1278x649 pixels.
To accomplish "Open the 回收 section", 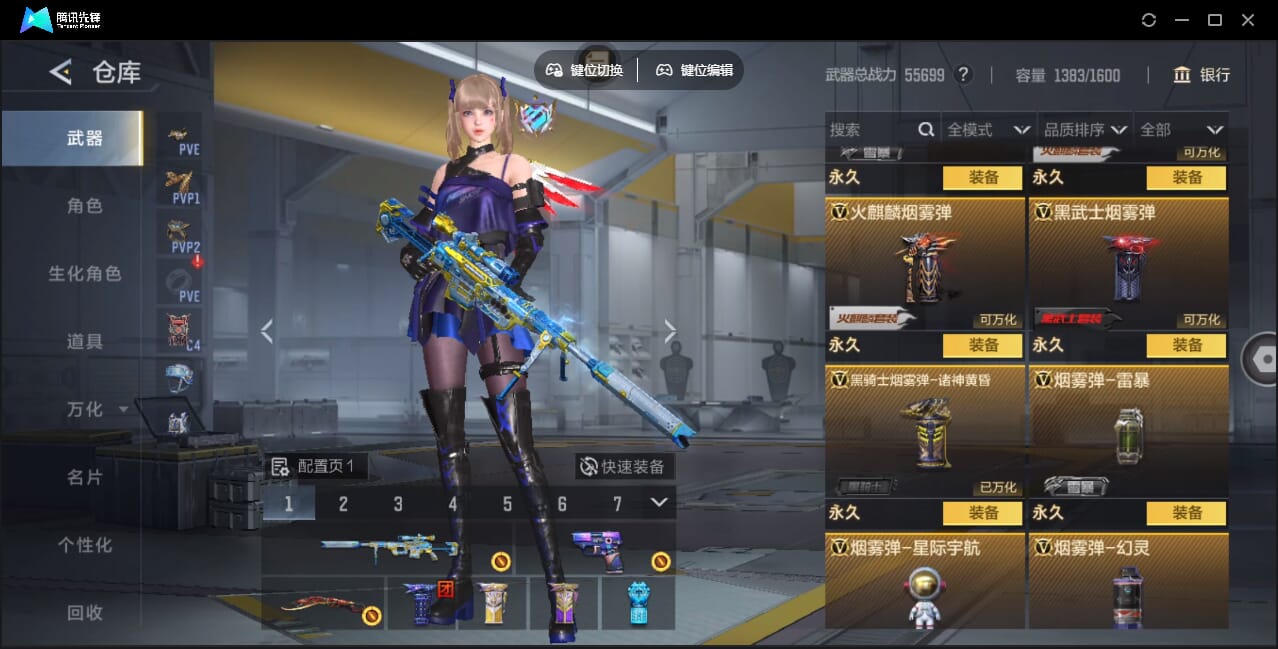I will [84, 613].
